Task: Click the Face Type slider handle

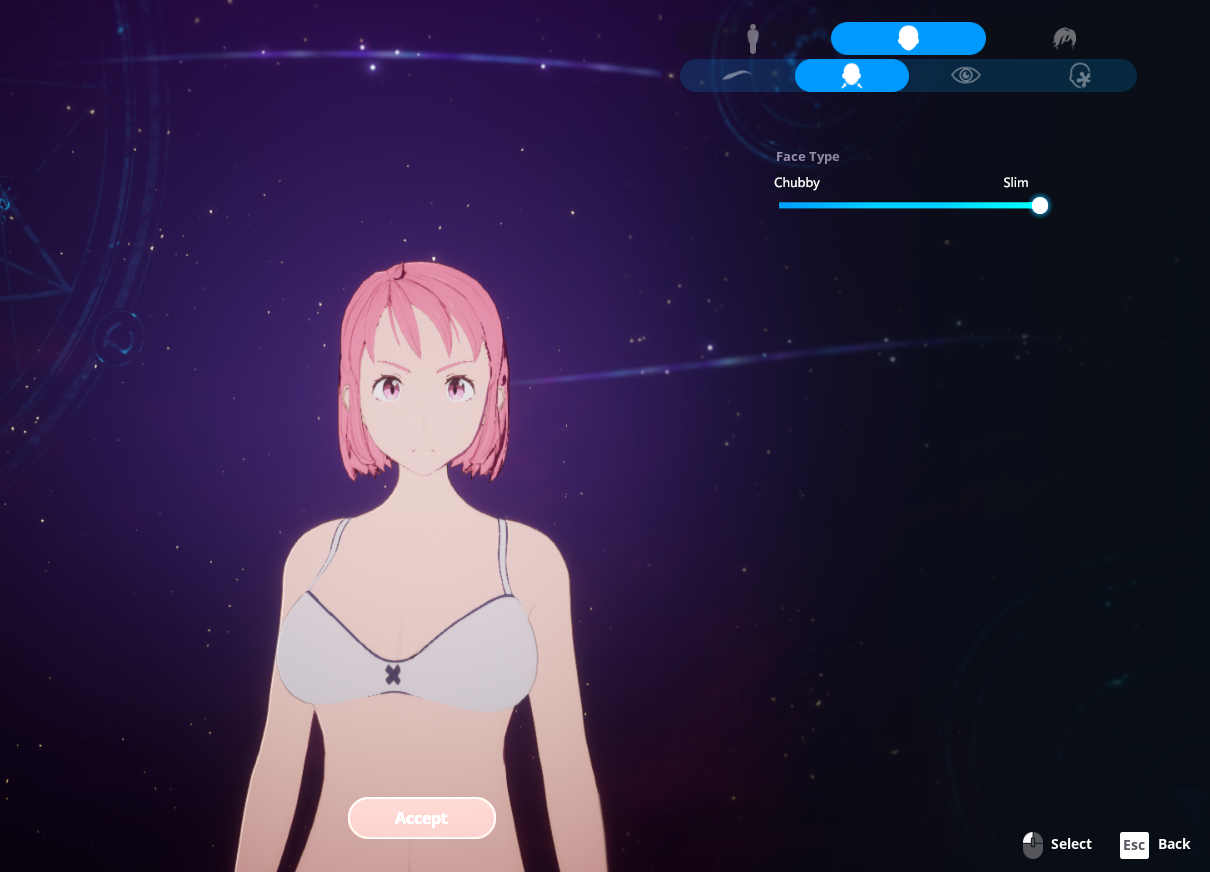Action: (1040, 206)
